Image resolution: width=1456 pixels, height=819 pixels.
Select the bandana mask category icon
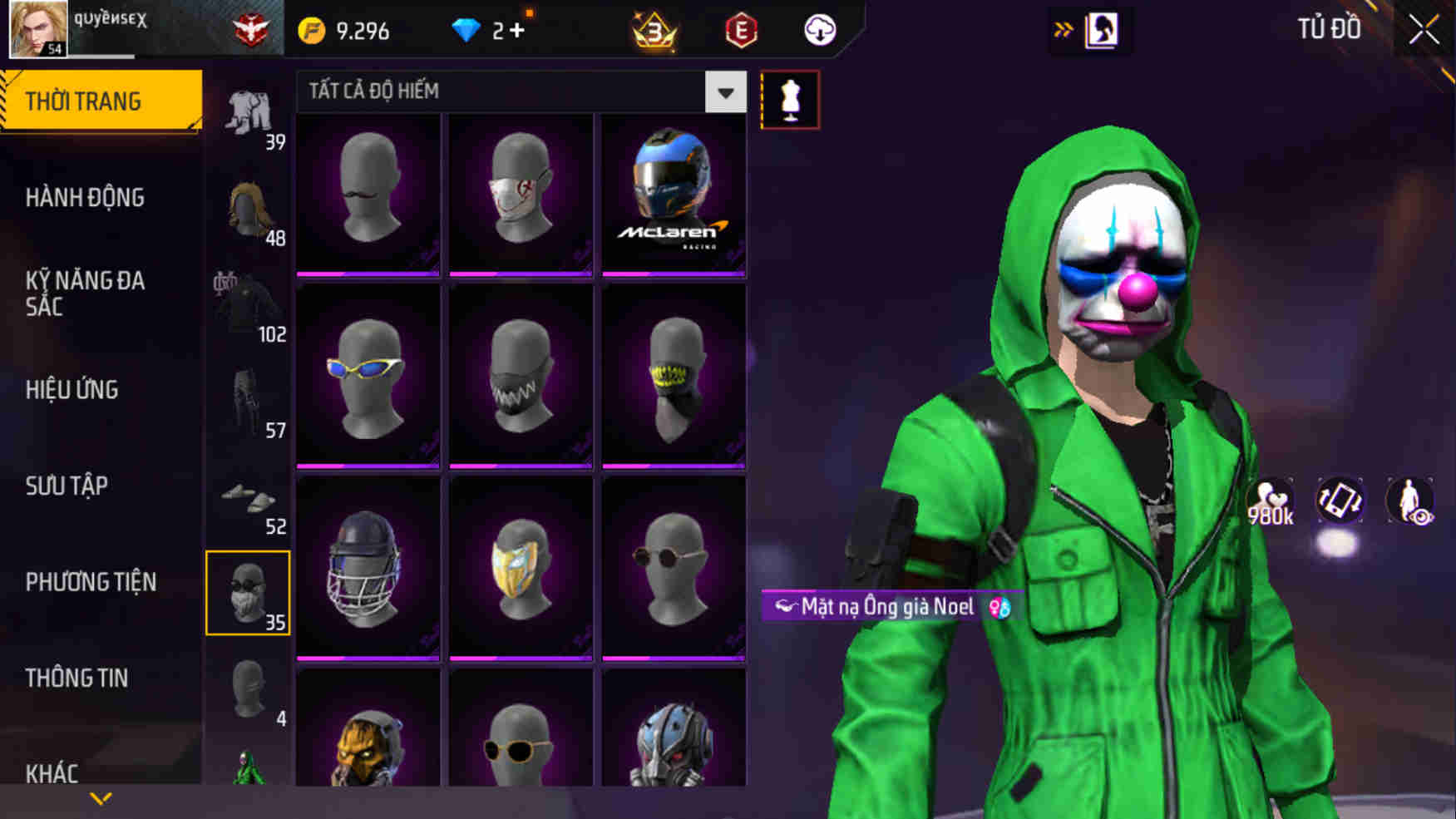click(x=249, y=594)
